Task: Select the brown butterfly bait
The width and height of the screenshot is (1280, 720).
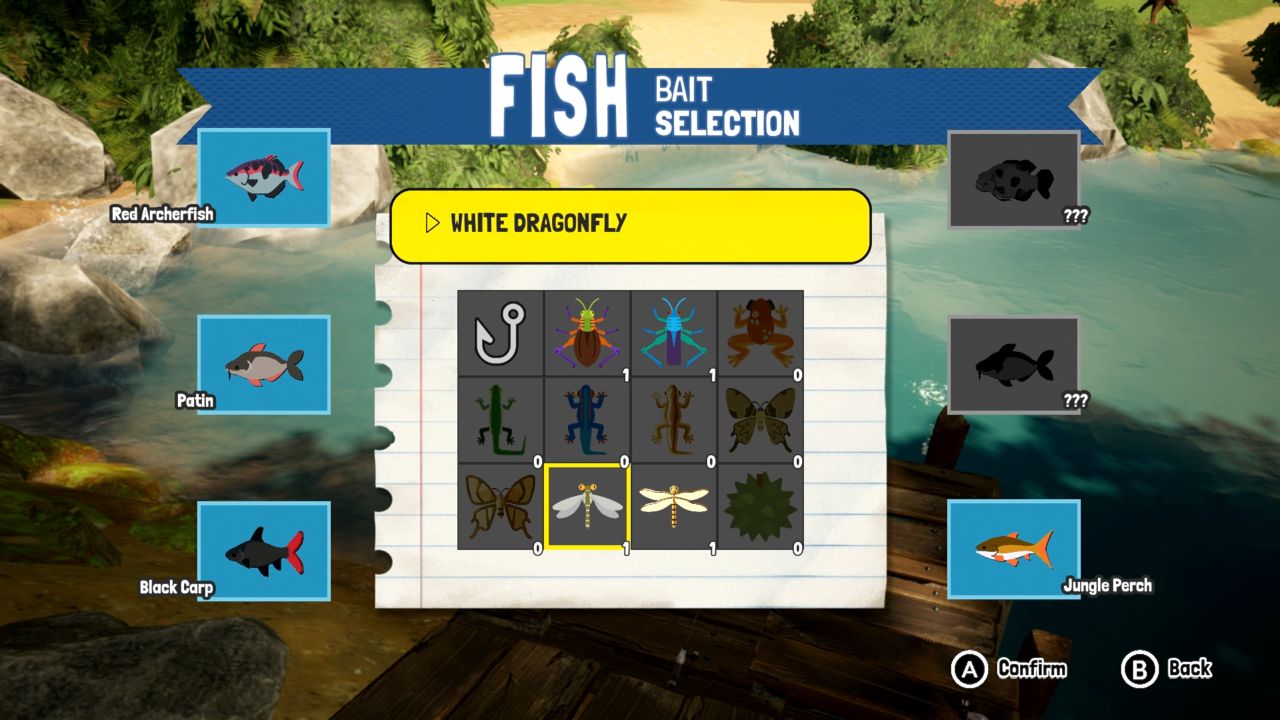Action: coord(500,508)
